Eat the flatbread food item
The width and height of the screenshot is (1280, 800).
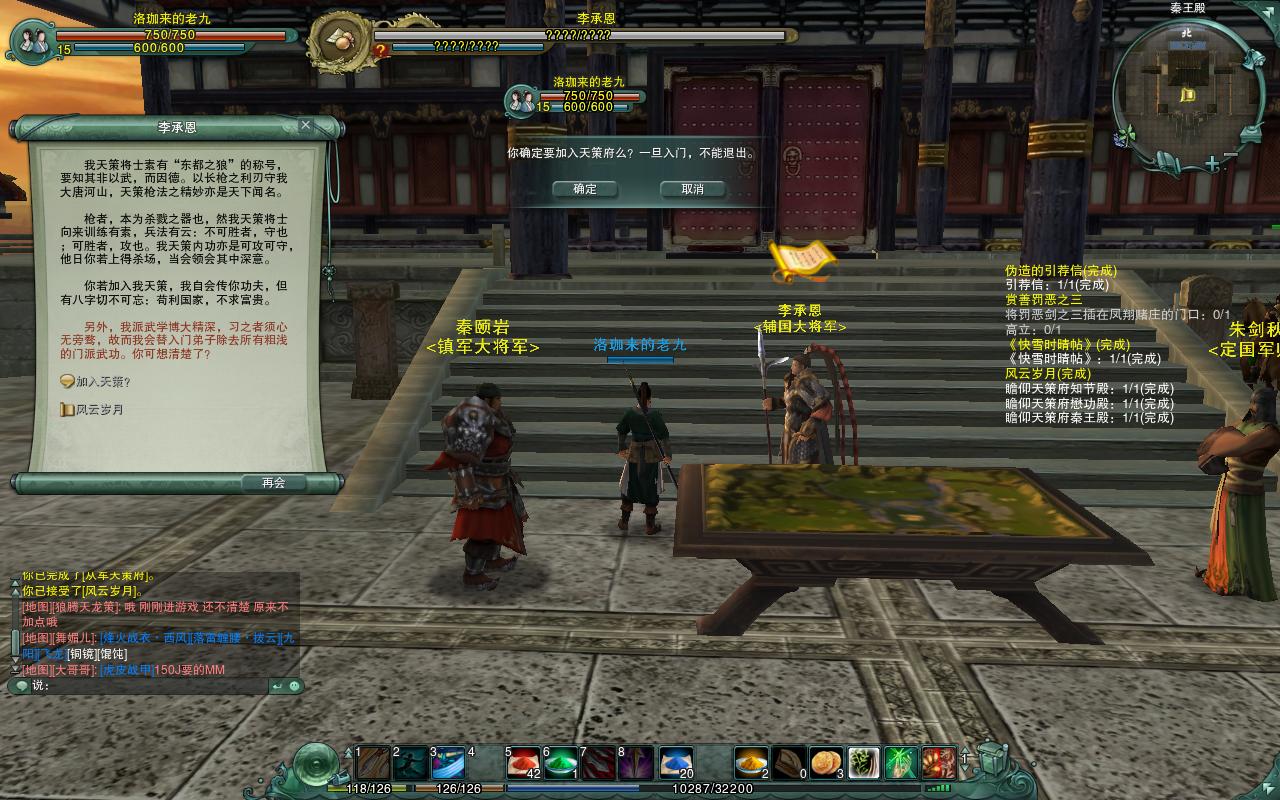827,763
